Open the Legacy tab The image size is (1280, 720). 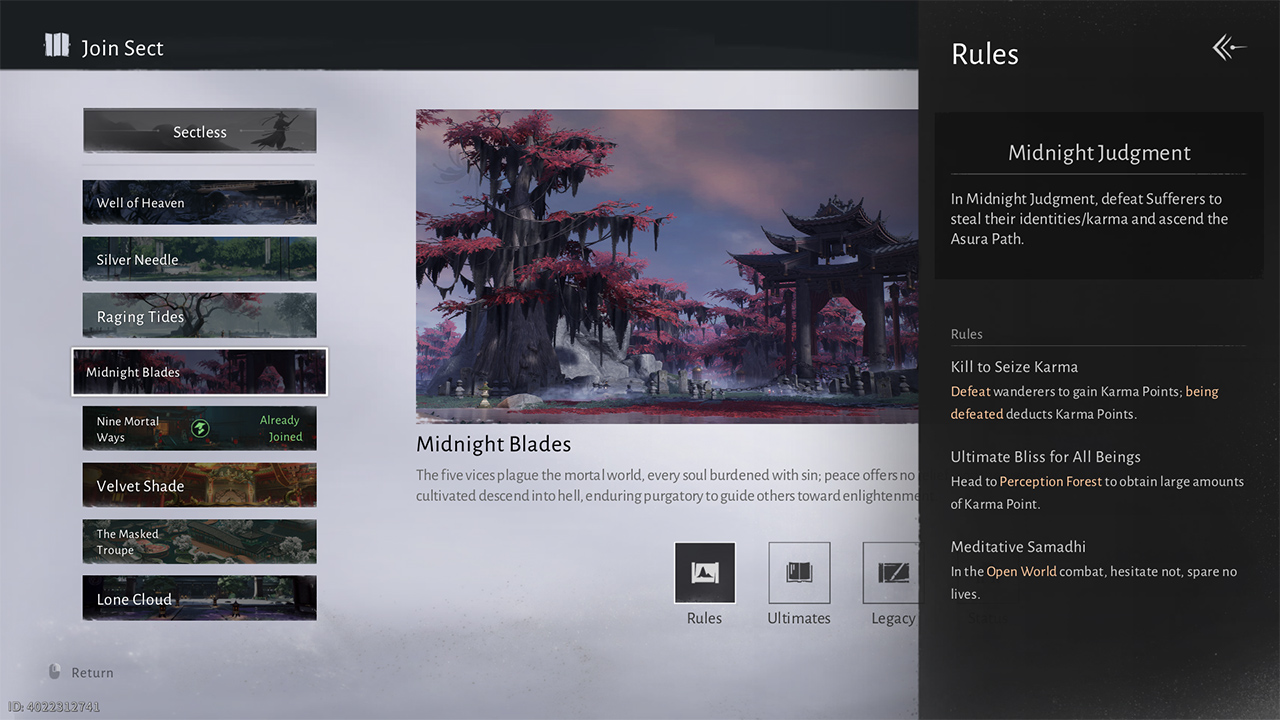(x=890, y=573)
